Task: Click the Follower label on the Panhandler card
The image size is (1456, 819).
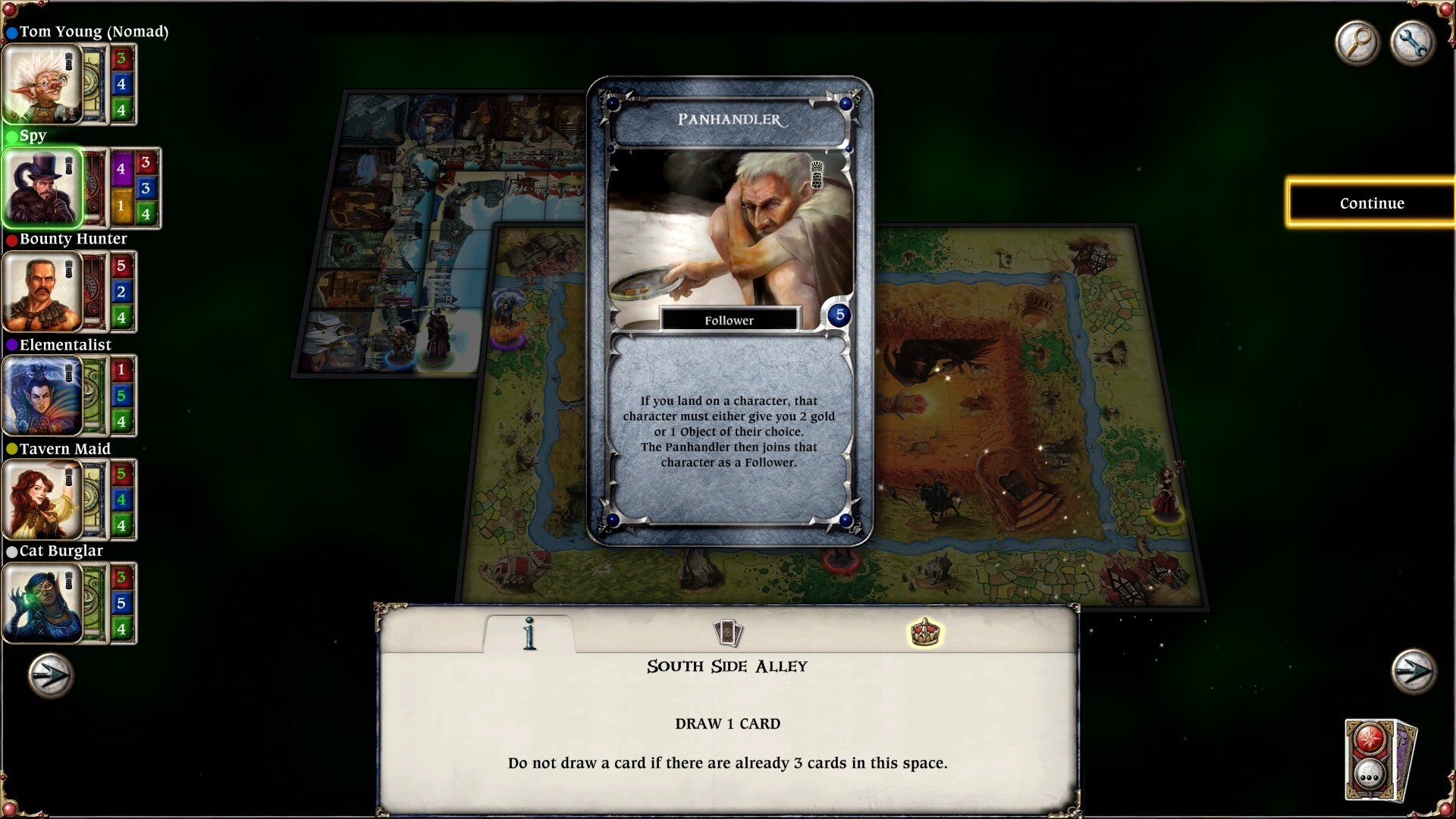Action: pos(729,320)
